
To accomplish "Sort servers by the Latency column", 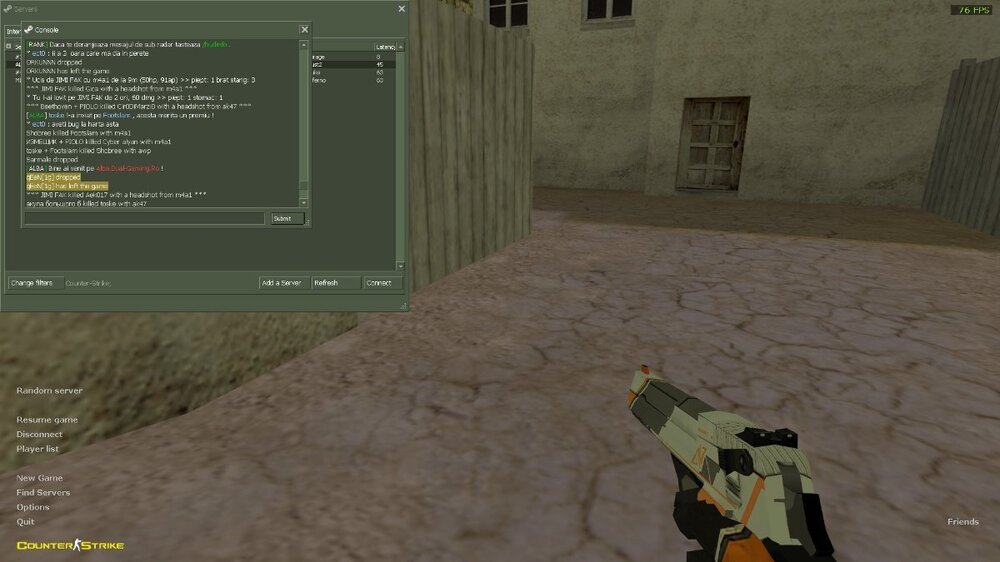I will tap(386, 47).
